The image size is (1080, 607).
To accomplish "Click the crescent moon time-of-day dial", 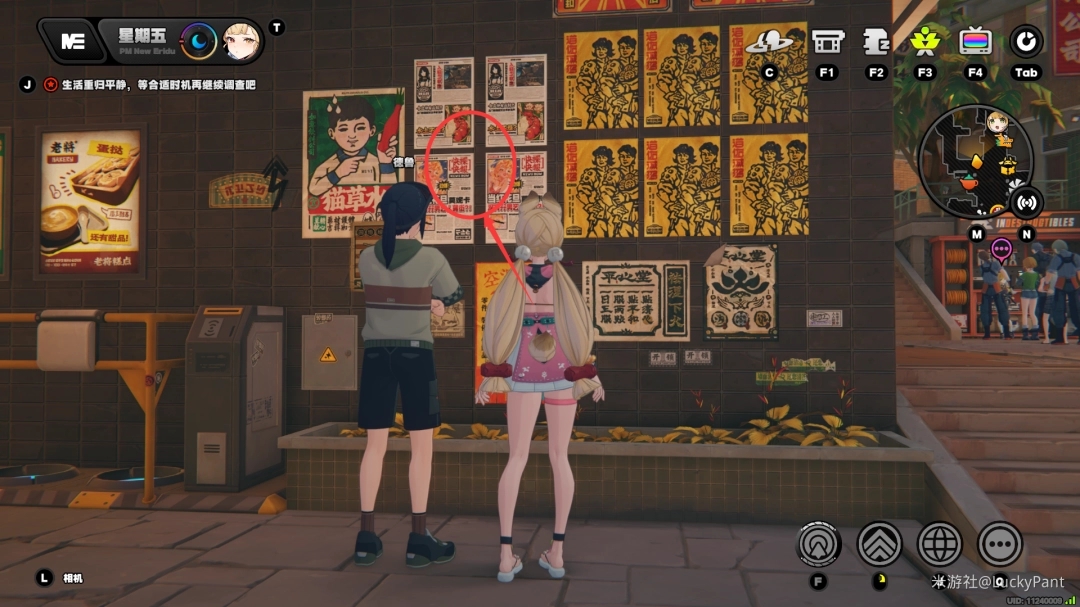I will click(199, 41).
